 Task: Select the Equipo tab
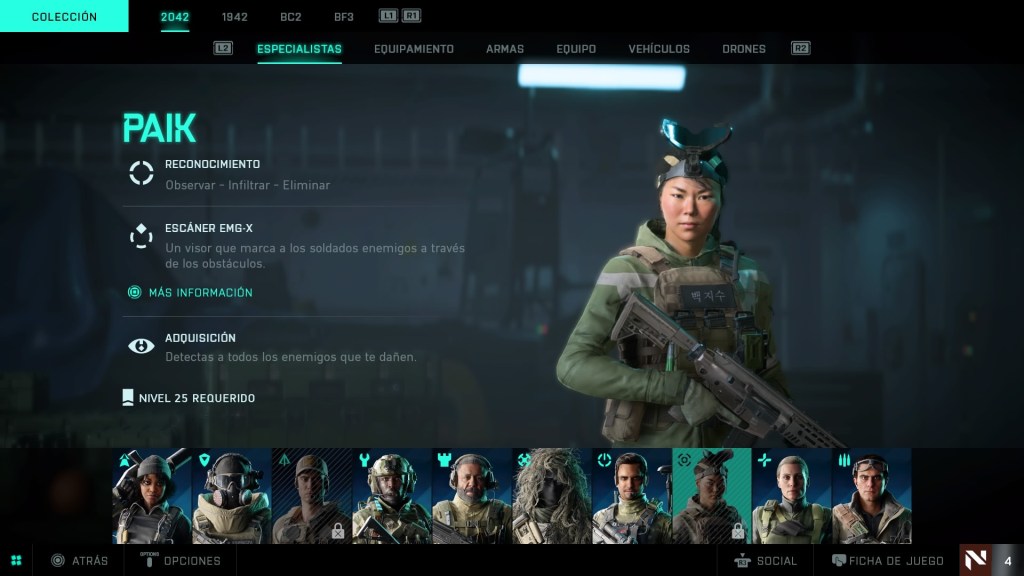[576, 49]
